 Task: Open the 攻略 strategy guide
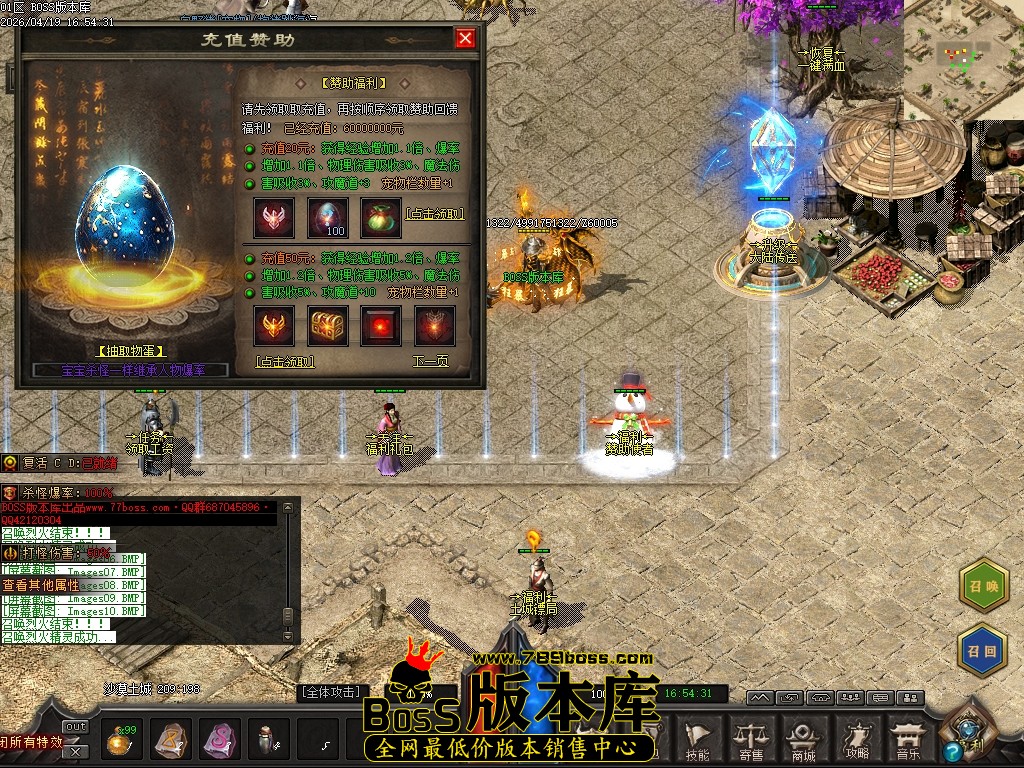pyautogui.click(x=856, y=741)
